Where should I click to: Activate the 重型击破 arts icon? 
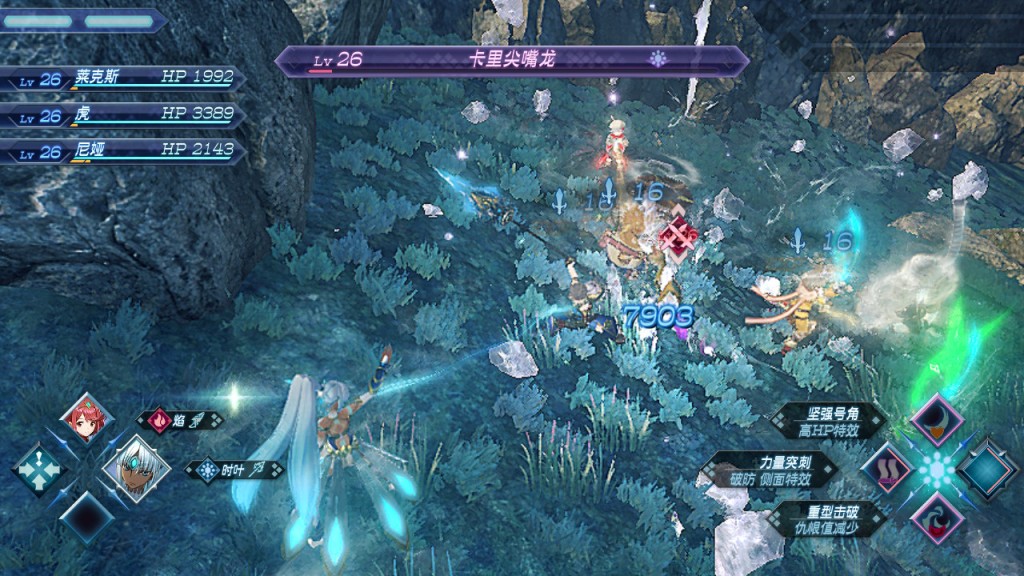tap(937, 515)
